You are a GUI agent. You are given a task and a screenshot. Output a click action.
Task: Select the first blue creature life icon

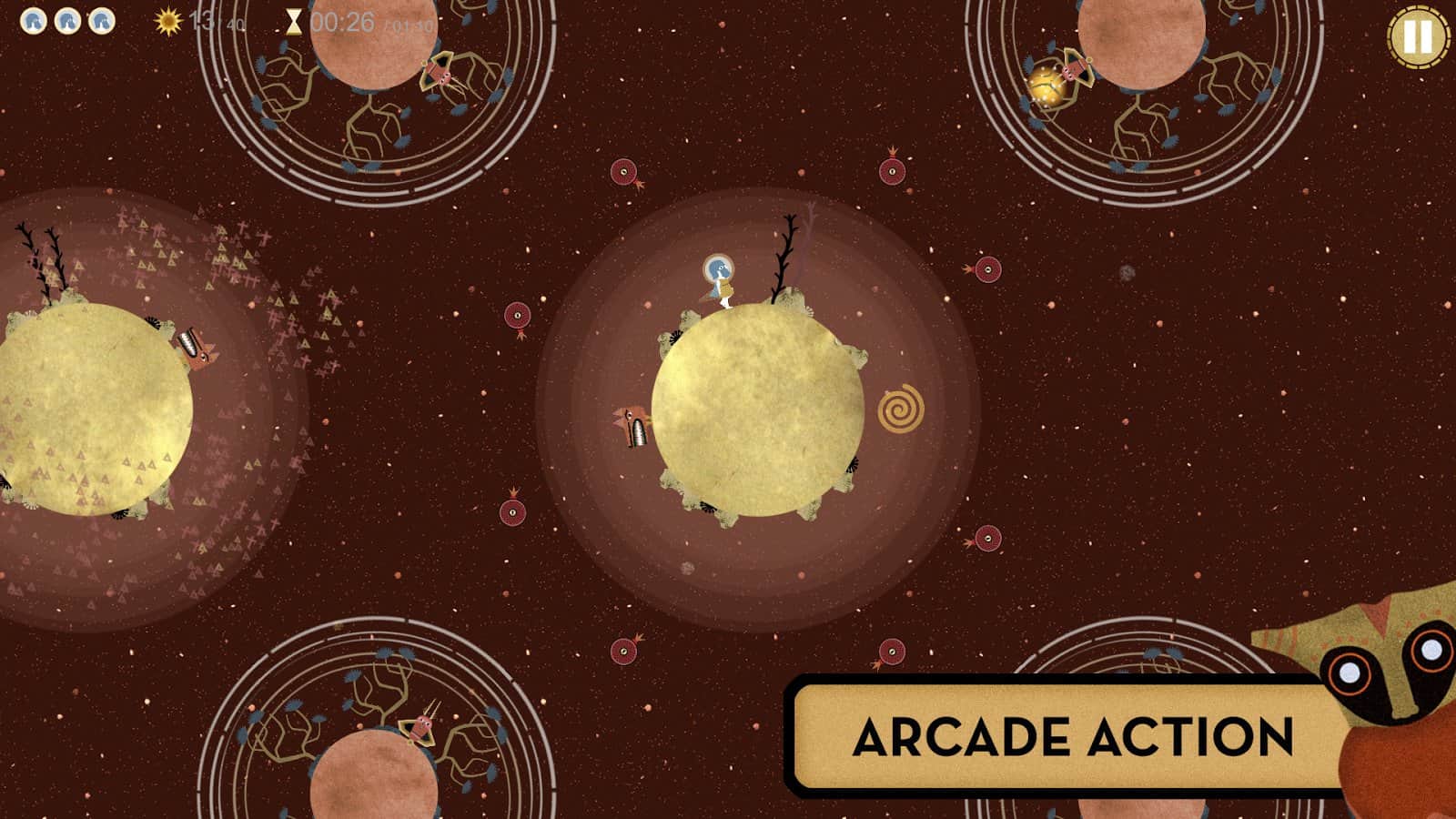[x=35, y=20]
